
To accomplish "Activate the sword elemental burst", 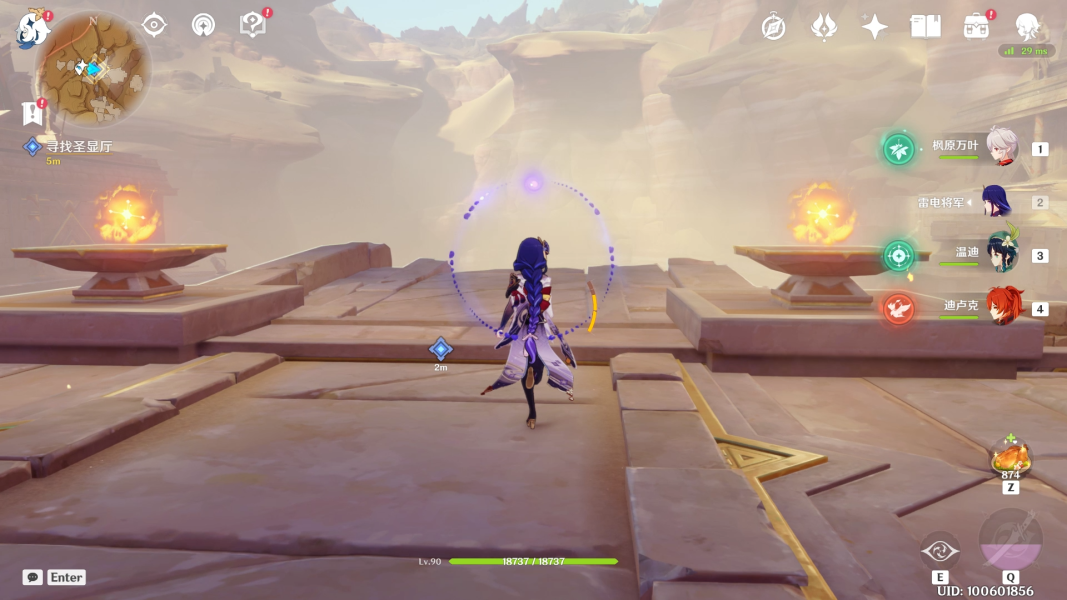I will [1010, 541].
